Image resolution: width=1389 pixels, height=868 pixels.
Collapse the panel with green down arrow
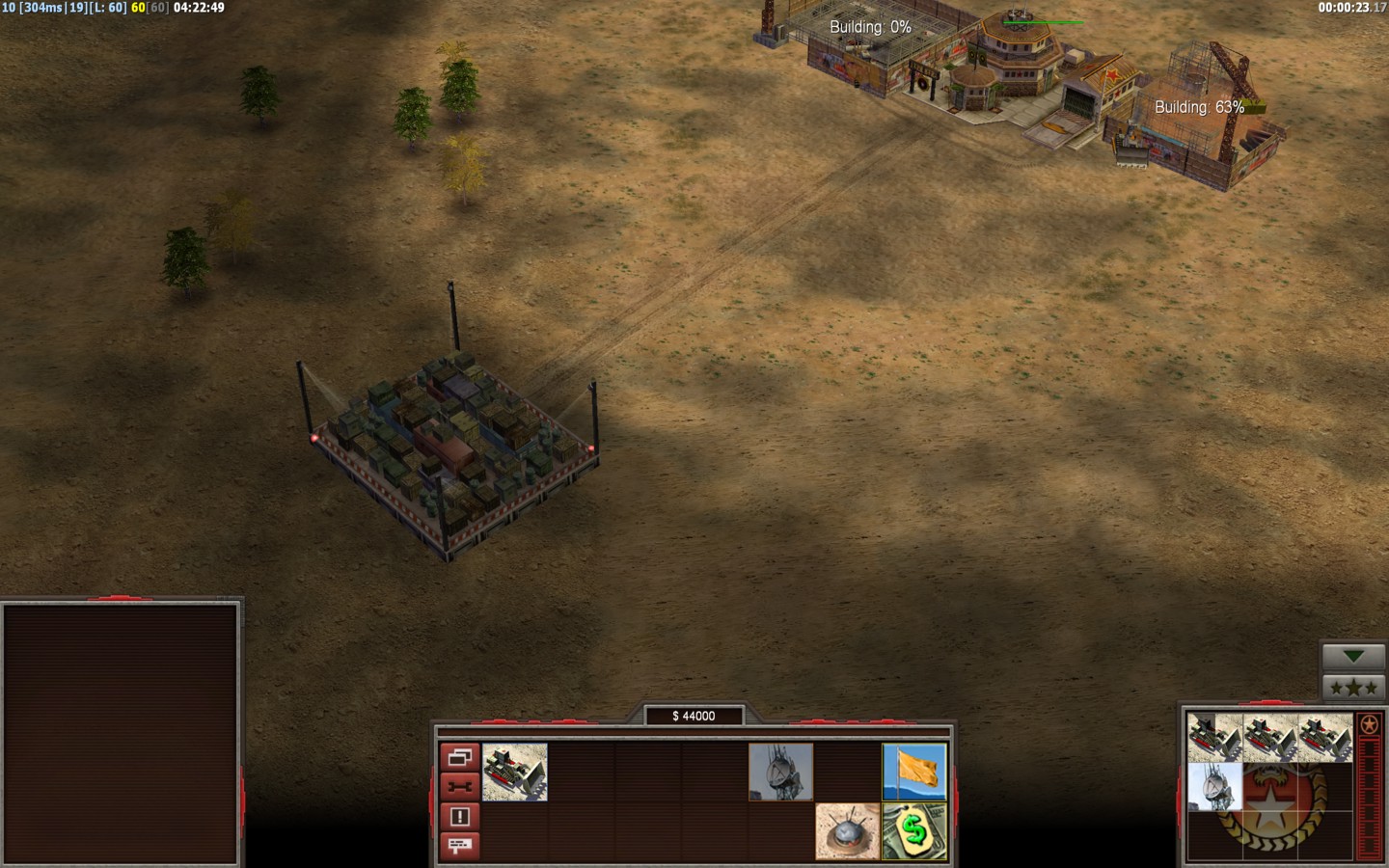point(1353,657)
